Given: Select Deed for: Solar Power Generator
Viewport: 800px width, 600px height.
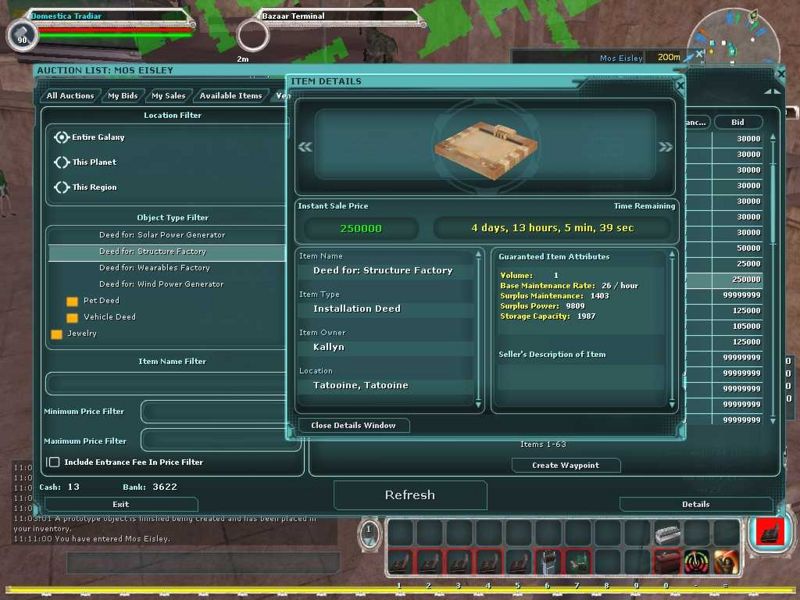Looking at the screenshot, I should coord(161,235).
